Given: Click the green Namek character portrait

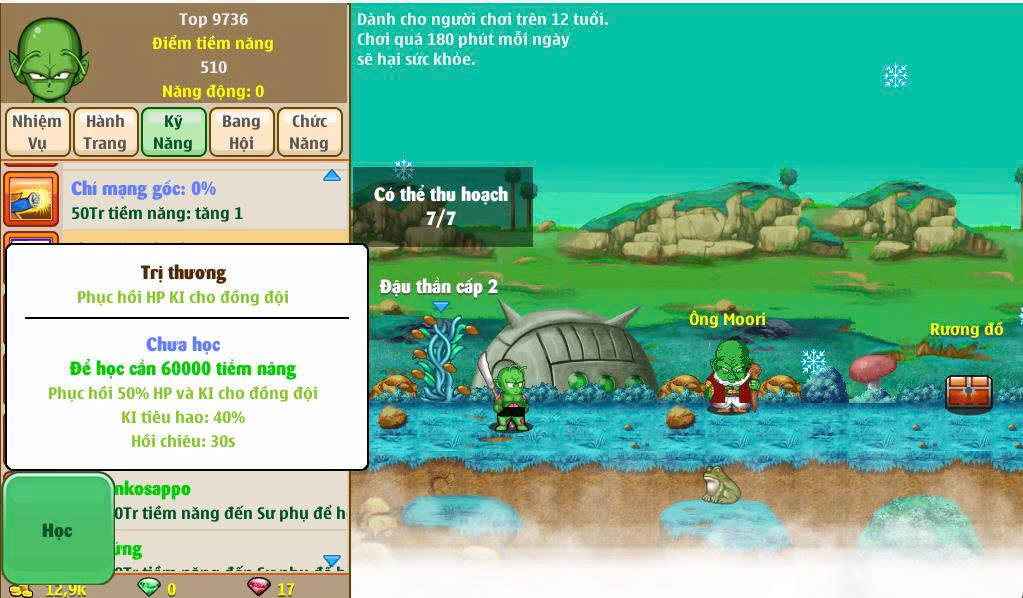Looking at the screenshot, I should coord(50,60).
